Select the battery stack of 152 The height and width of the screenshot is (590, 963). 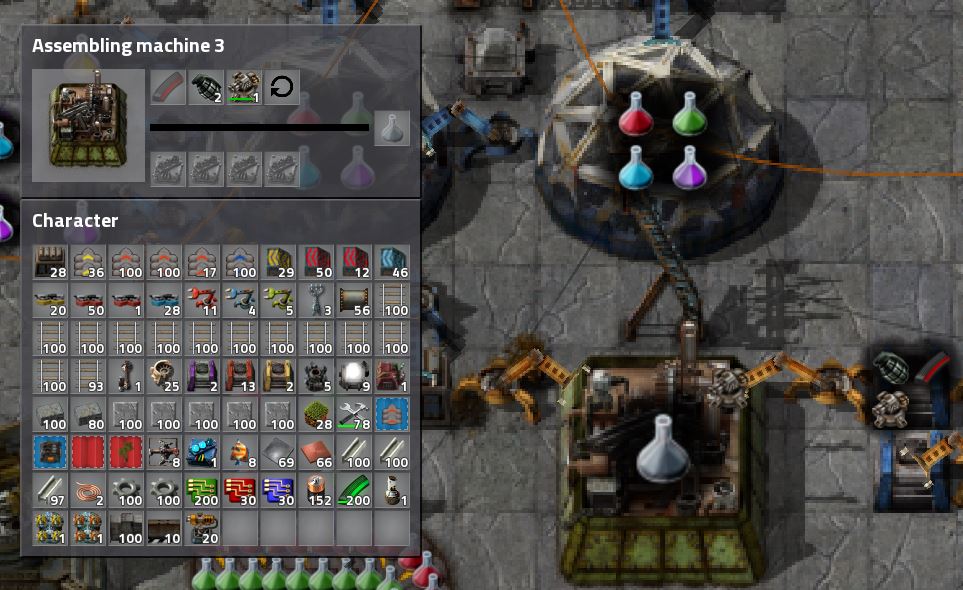(x=317, y=490)
